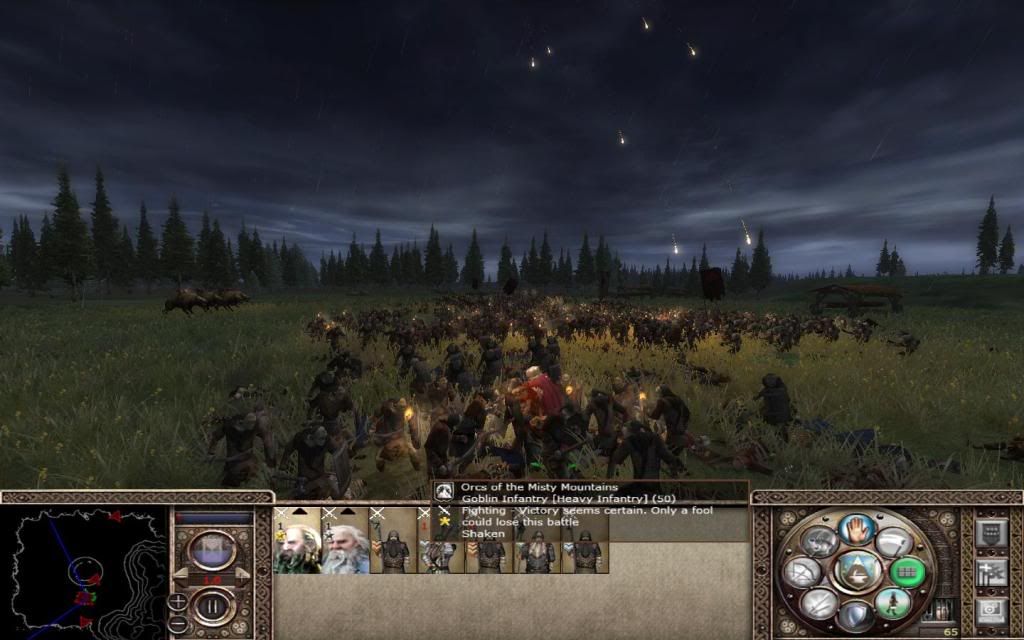The image size is (1024, 640).
Task: Toggle the running soldier run order
Action: tap(891, 602)
